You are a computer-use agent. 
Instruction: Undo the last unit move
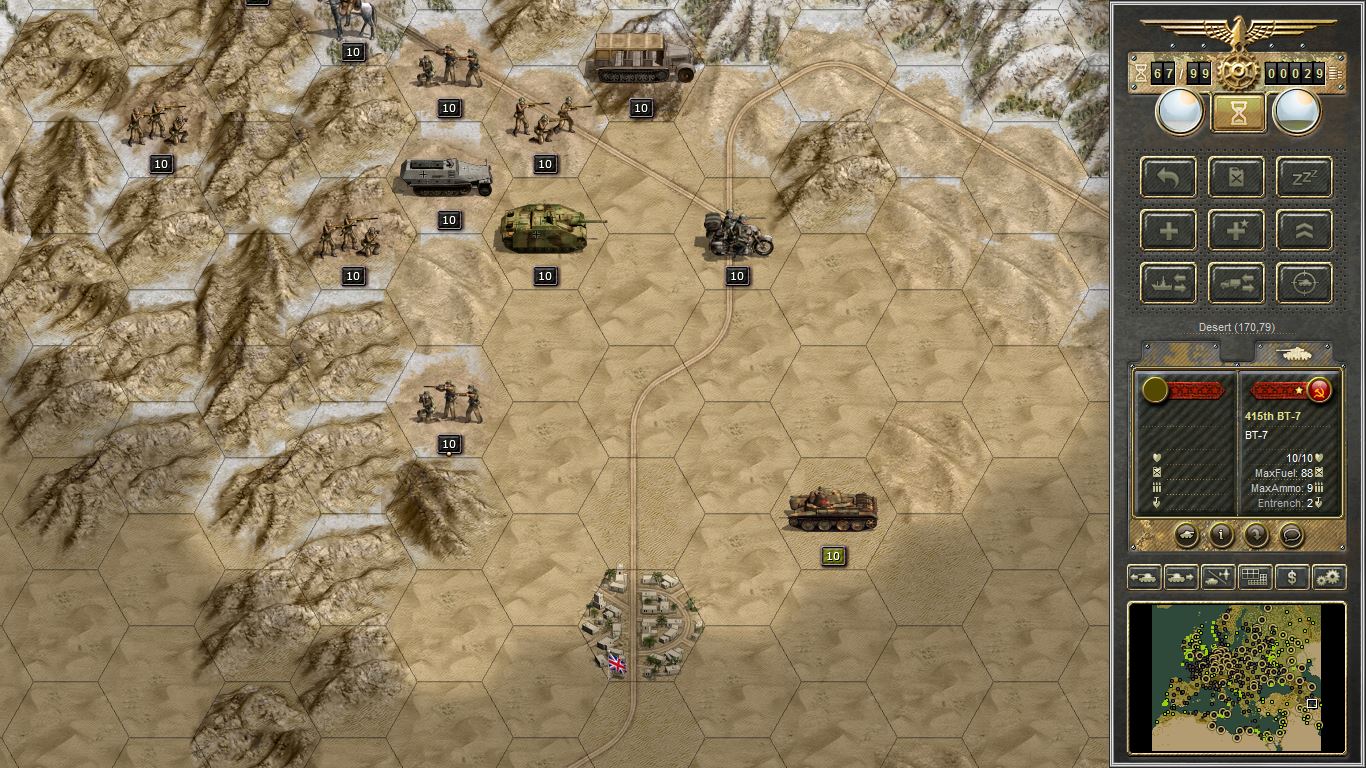click(x=1168, y=177)
